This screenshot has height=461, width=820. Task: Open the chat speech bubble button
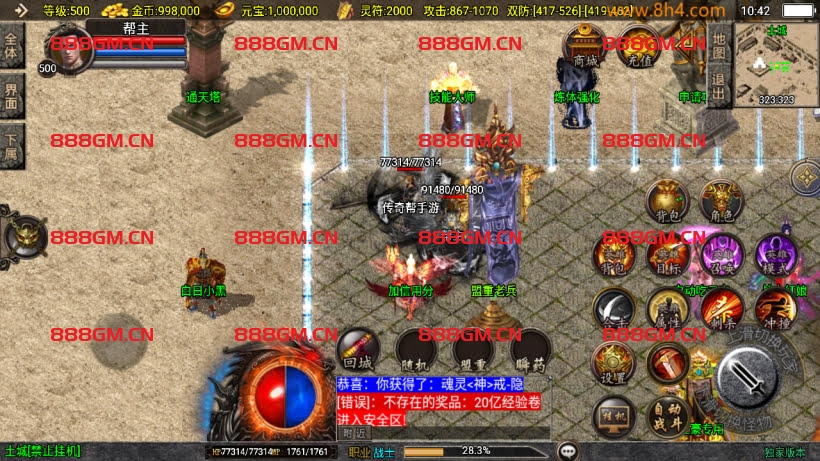568,451
